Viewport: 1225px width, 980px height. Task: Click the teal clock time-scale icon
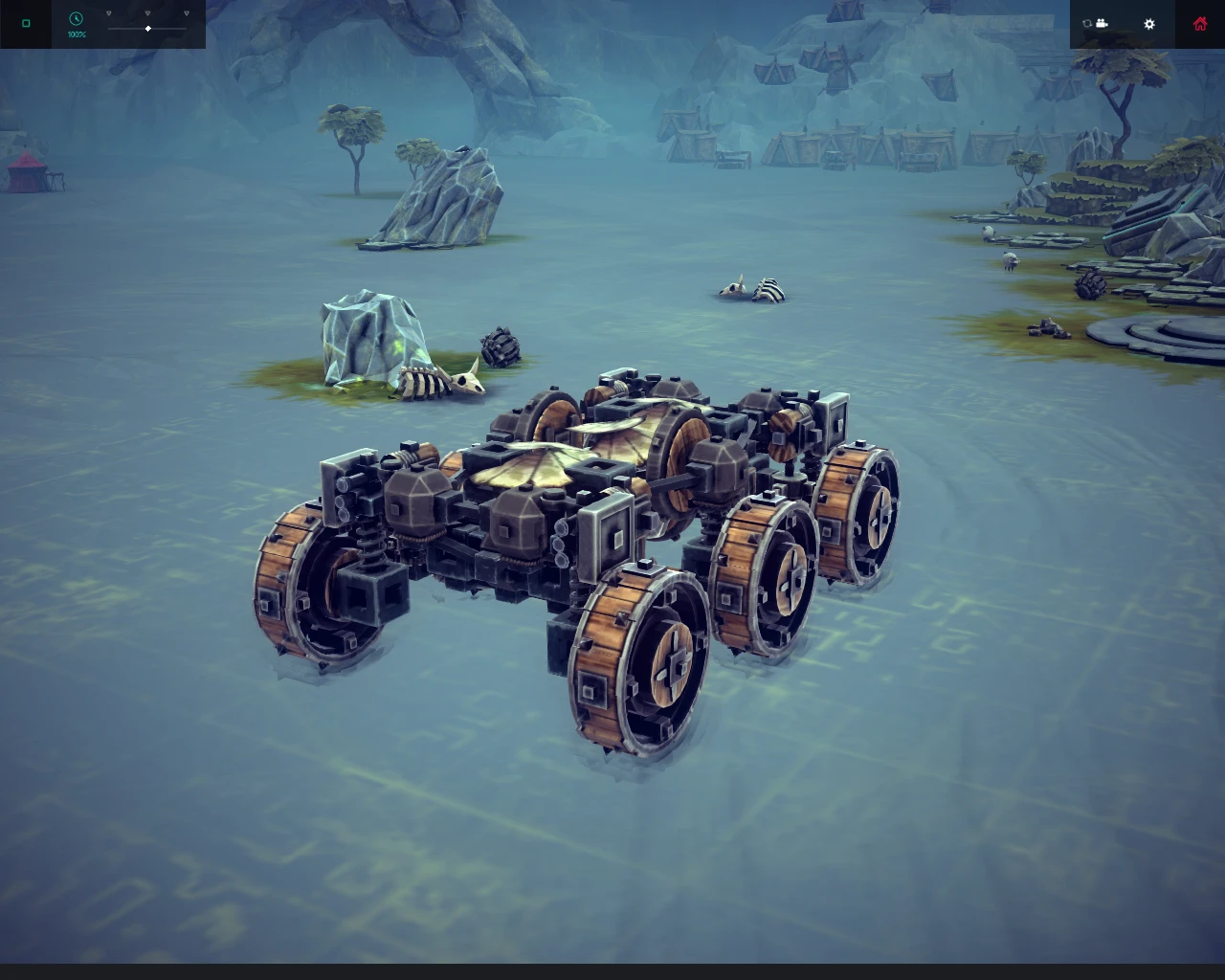[x=76, y=19]
